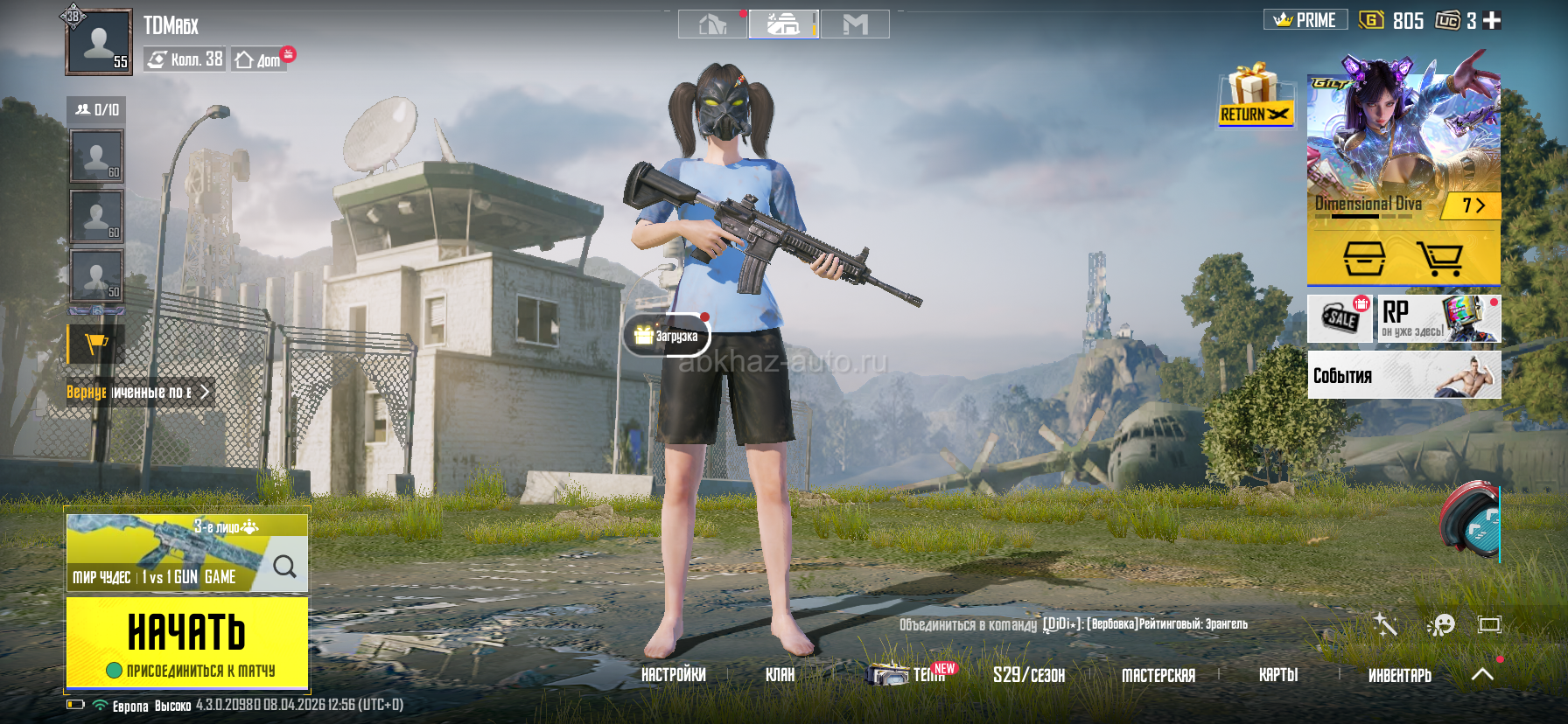
Task: Open the Дом home button
Action: 260,59
